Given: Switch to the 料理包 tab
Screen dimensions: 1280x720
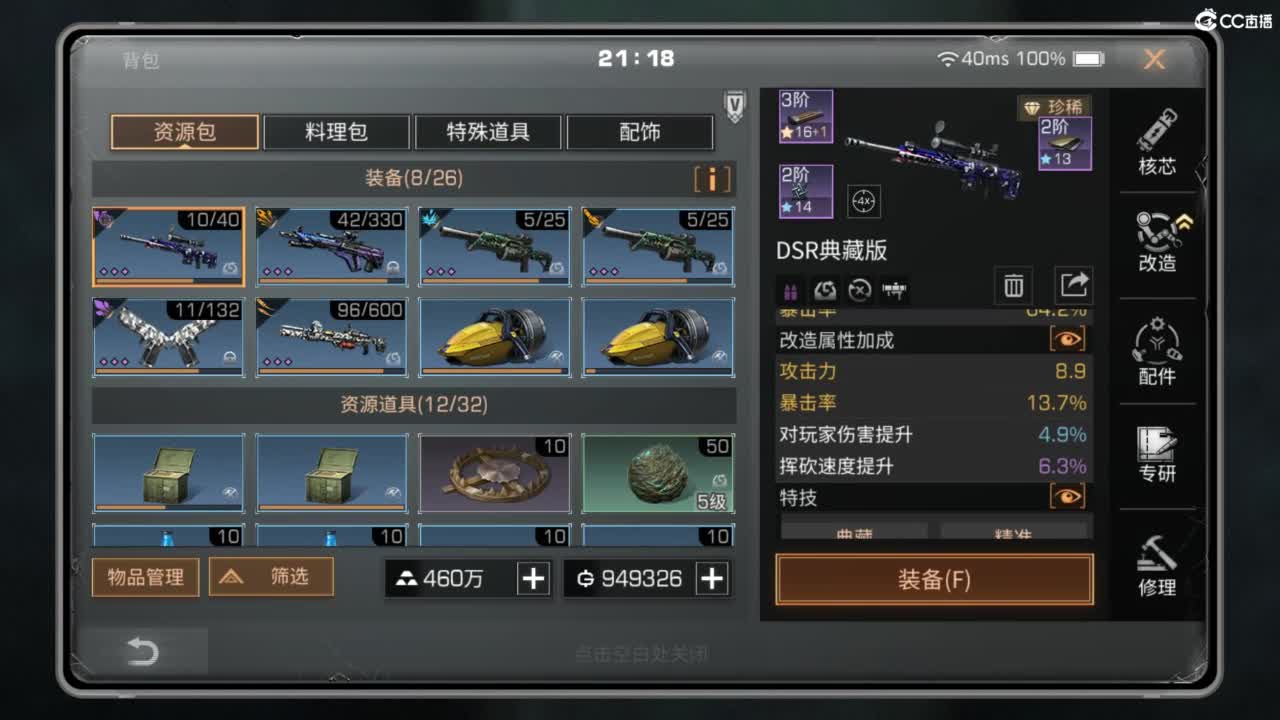Looking at the screenshot, I should [x=336, y=131].
